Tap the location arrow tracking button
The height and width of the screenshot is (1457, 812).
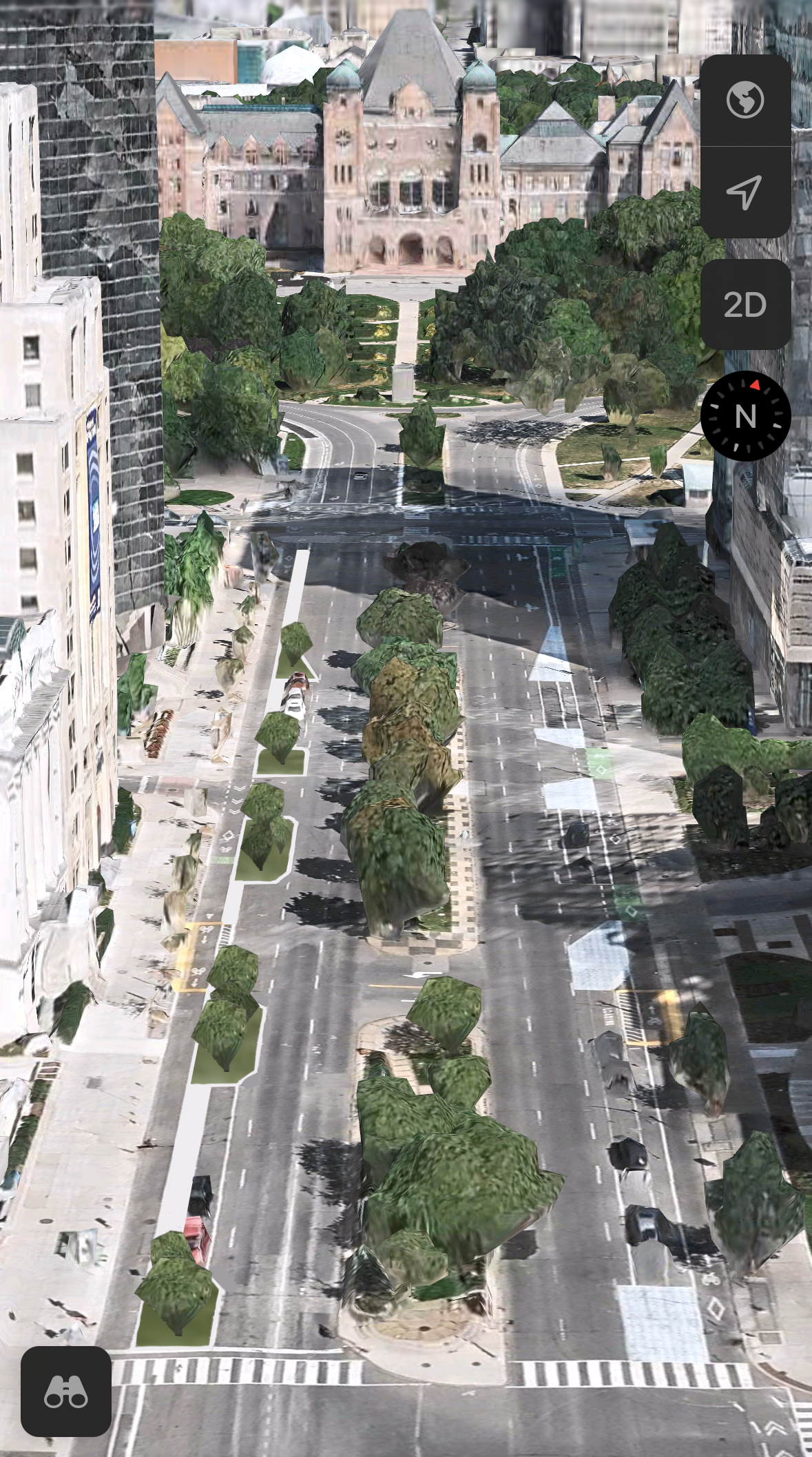click(745, 192)
